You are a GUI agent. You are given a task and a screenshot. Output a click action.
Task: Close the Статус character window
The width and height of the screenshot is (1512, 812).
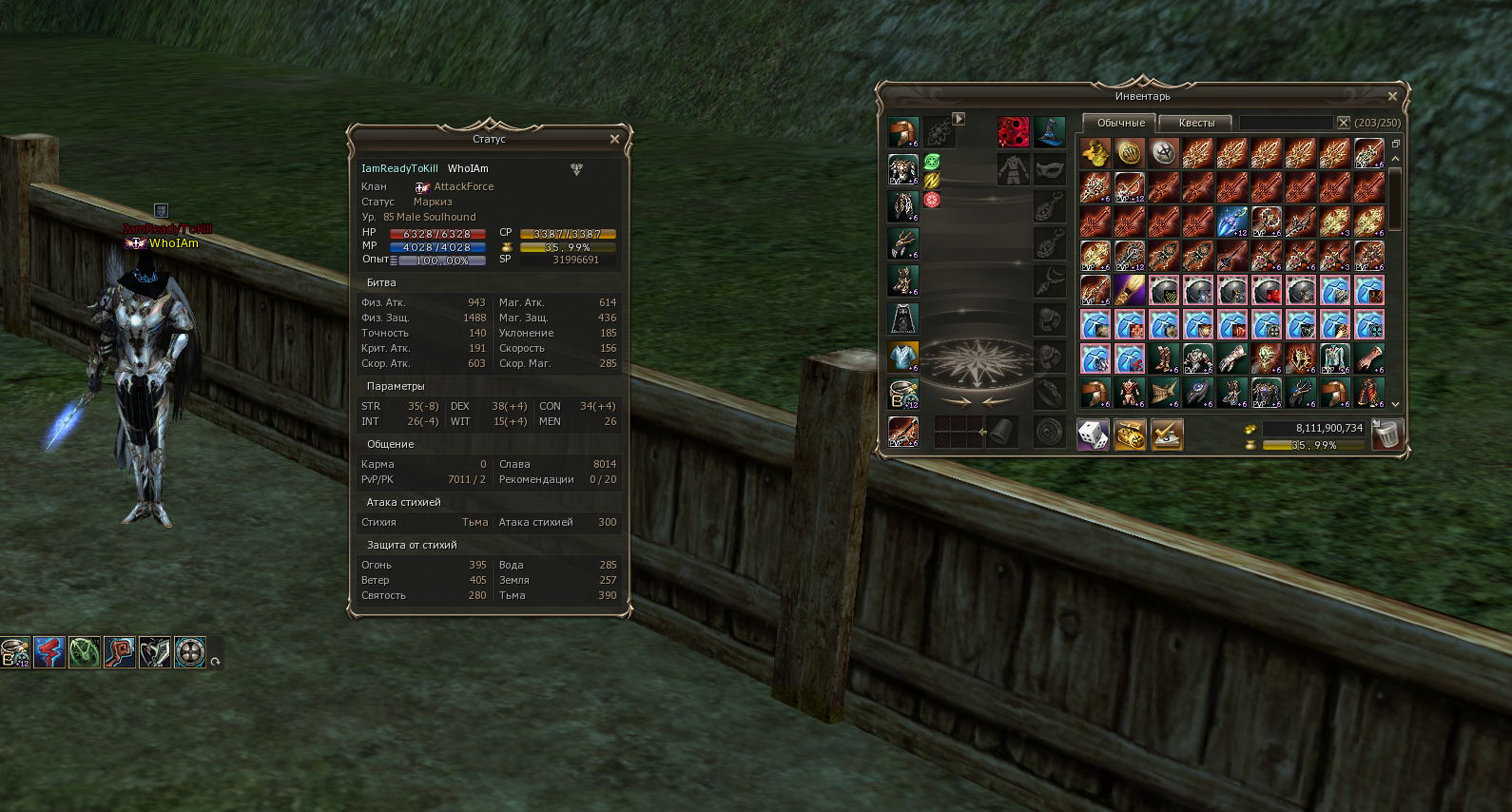coord(614,139)
